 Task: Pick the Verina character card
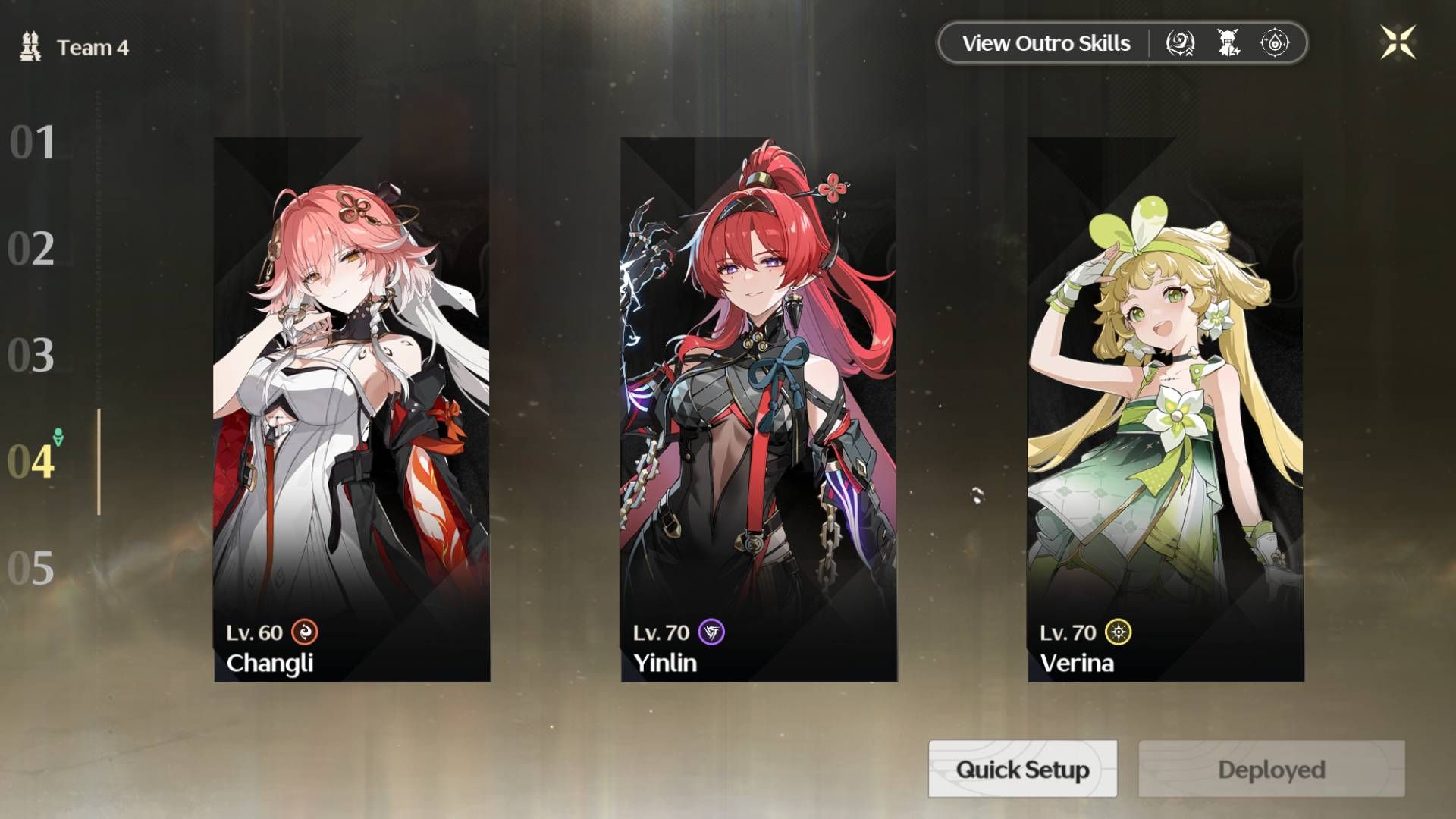point(1166,409)
